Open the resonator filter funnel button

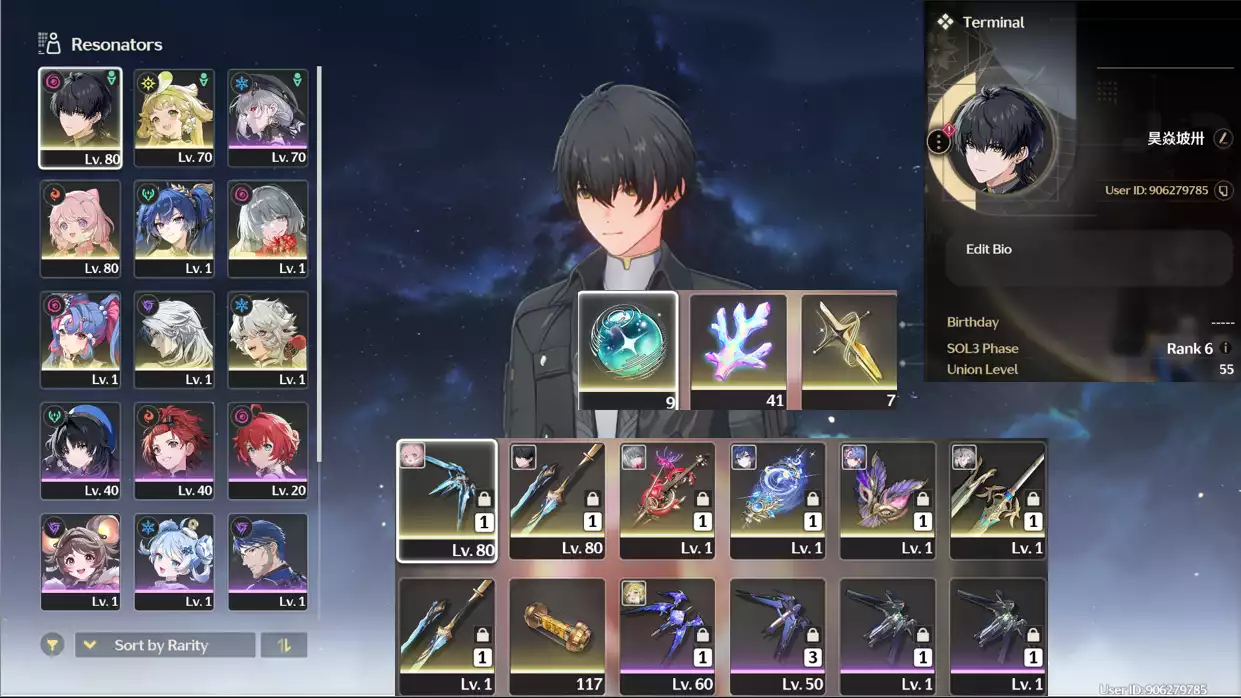[52, 645]
